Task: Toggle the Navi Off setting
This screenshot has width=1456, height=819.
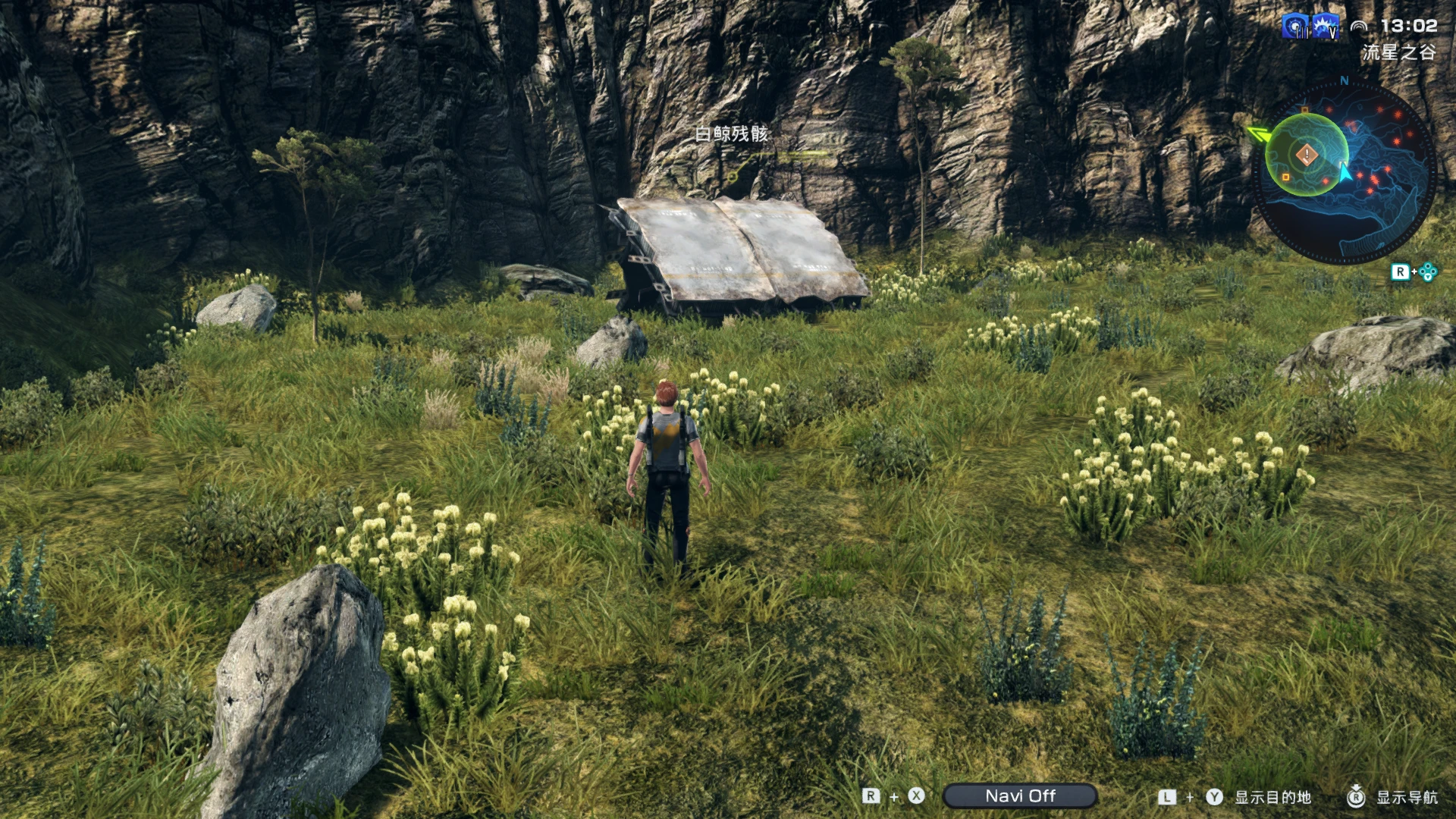Action: [x=1021, y=795]
